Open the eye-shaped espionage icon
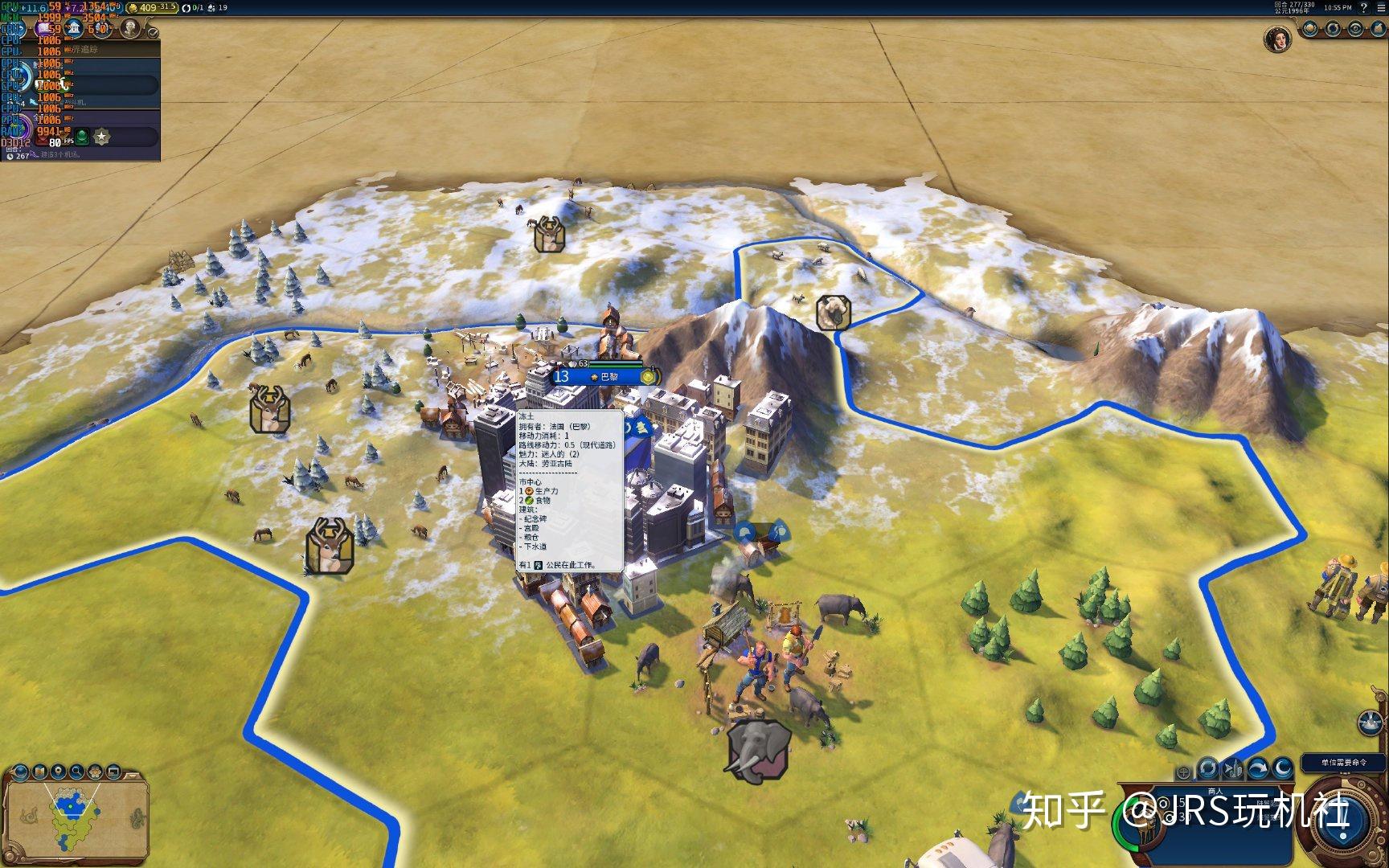The width and height of the screenshot is (1389, 868). point(1355,29)
